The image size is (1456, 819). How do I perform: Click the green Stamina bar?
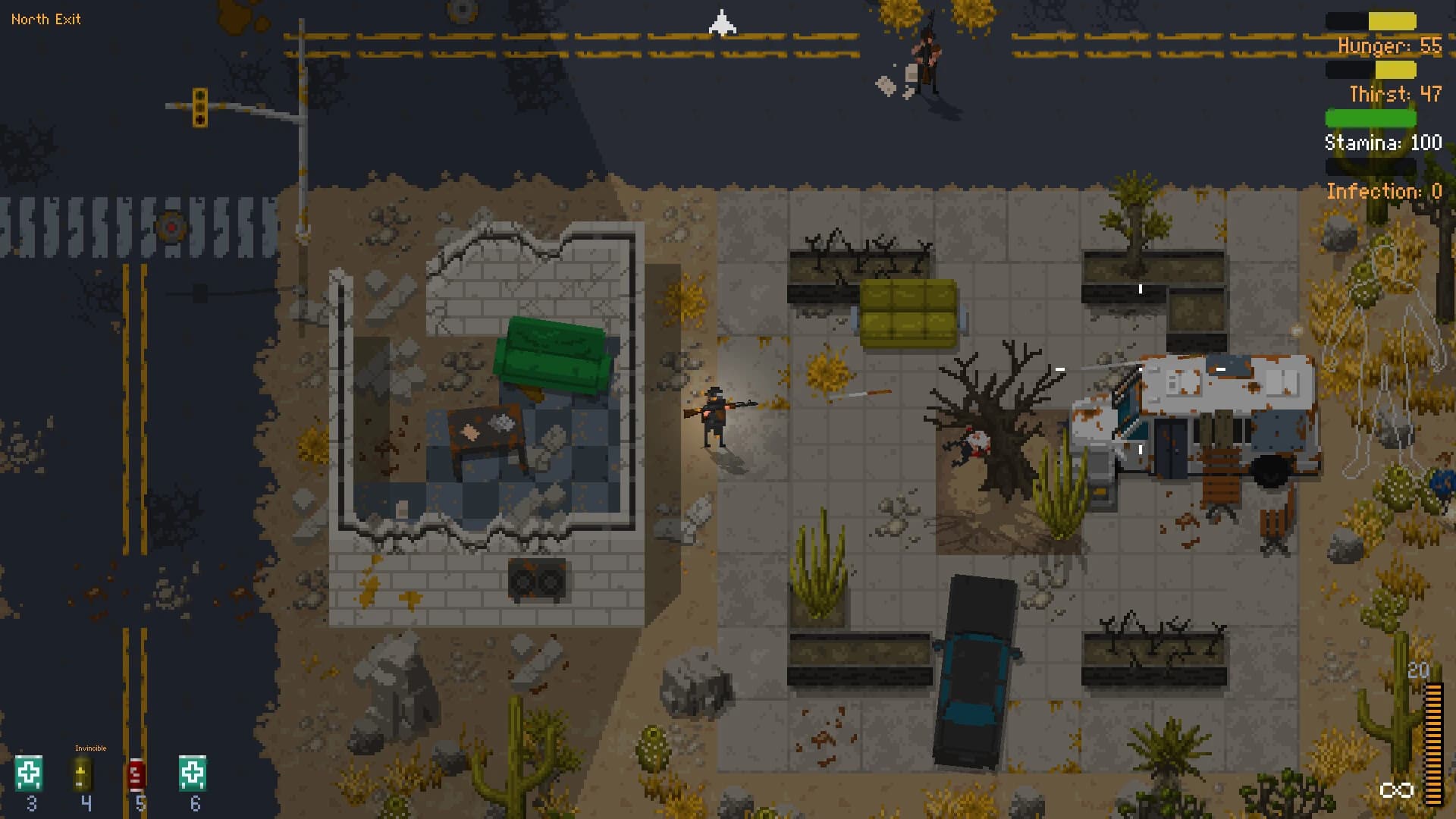pos(1371,119)
